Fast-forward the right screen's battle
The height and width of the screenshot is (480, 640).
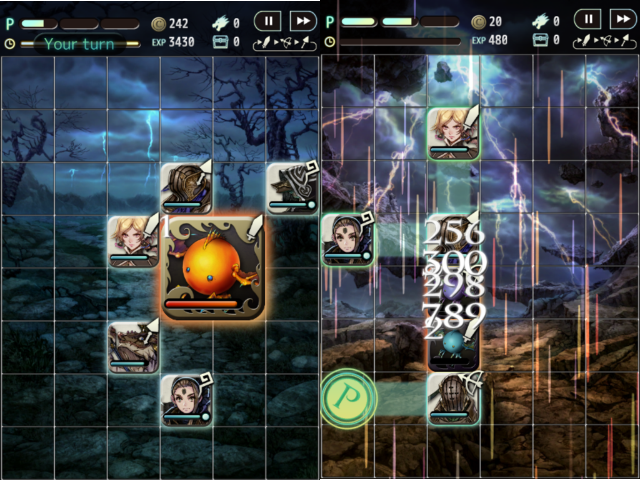622,19
